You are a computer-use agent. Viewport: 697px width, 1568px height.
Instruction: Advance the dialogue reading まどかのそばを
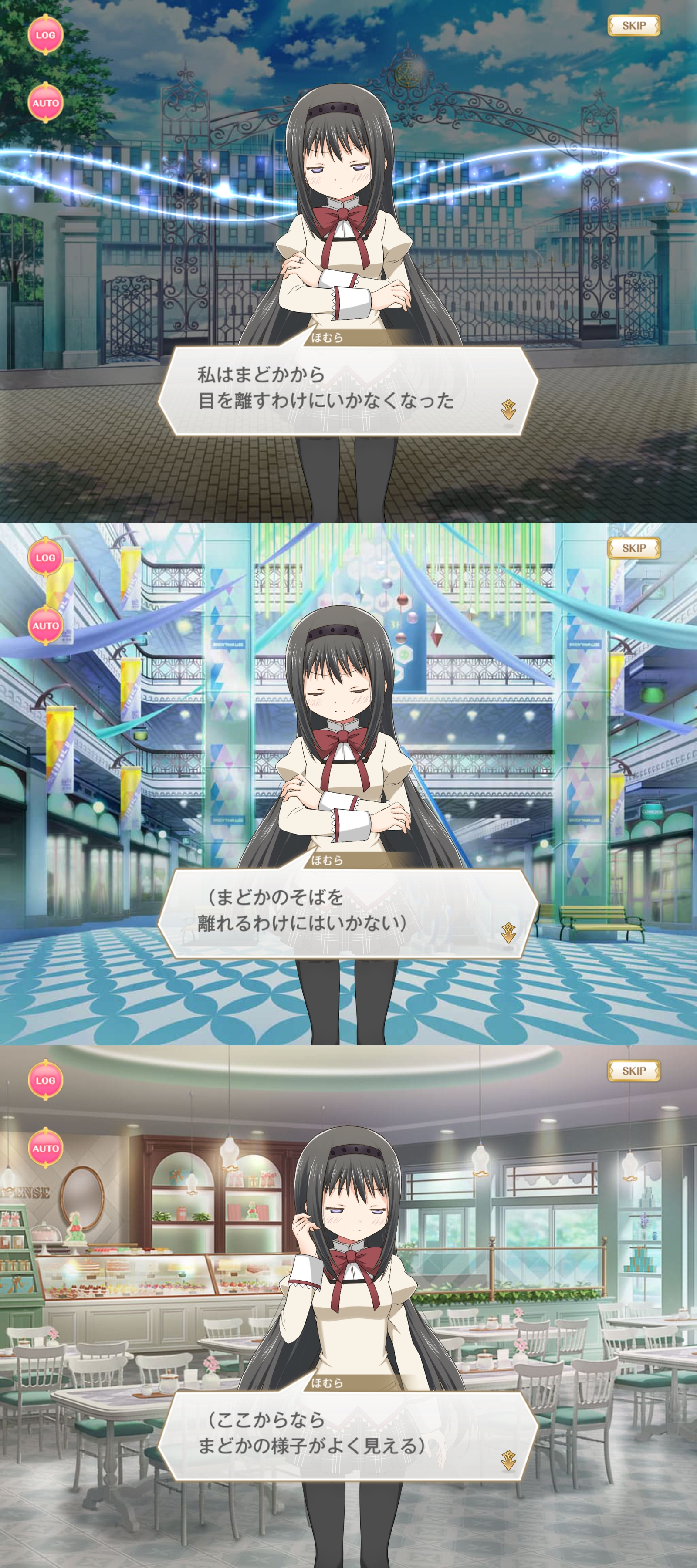click(347, 912)
